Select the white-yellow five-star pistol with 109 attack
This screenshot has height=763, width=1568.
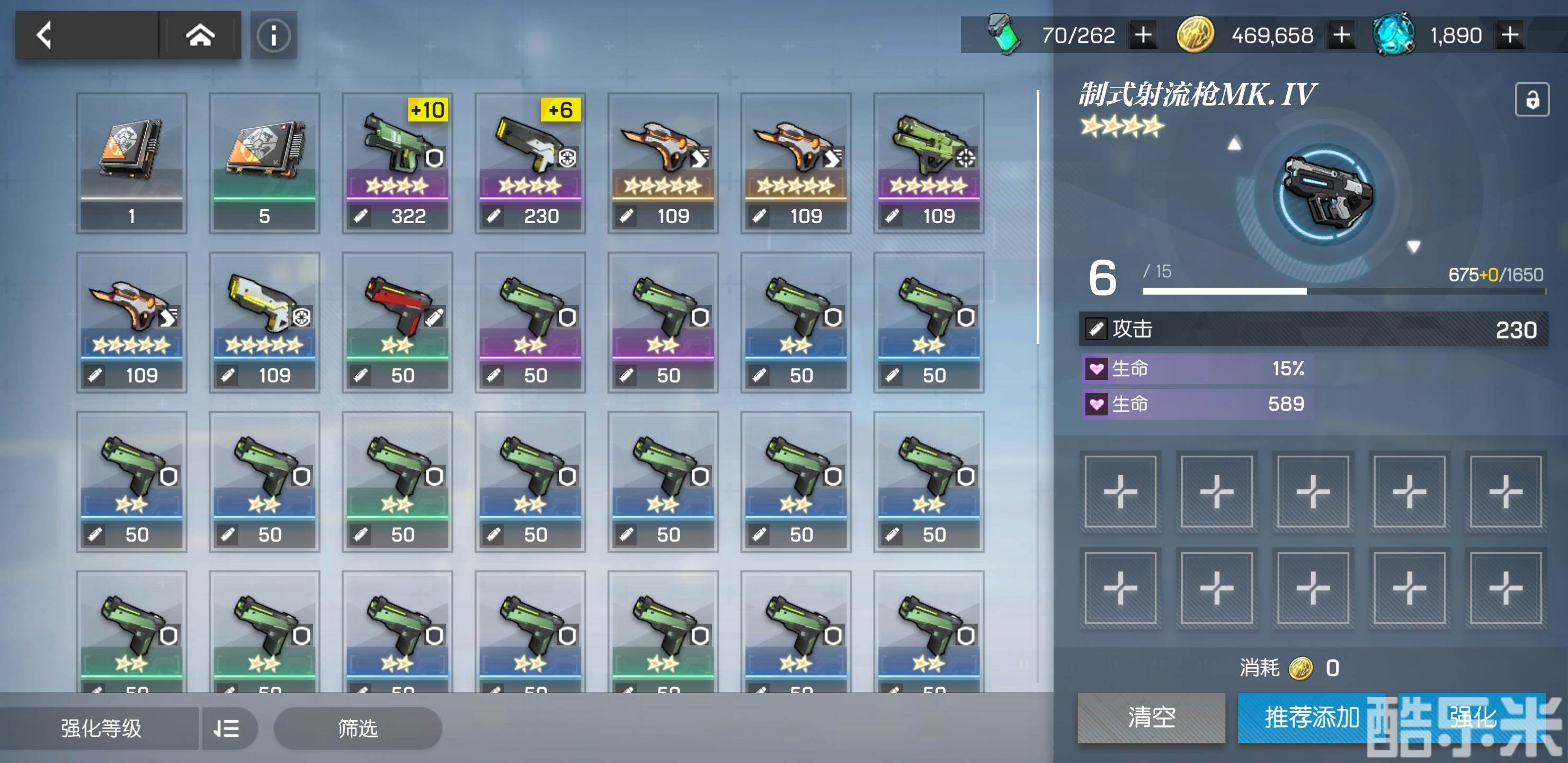264,322
